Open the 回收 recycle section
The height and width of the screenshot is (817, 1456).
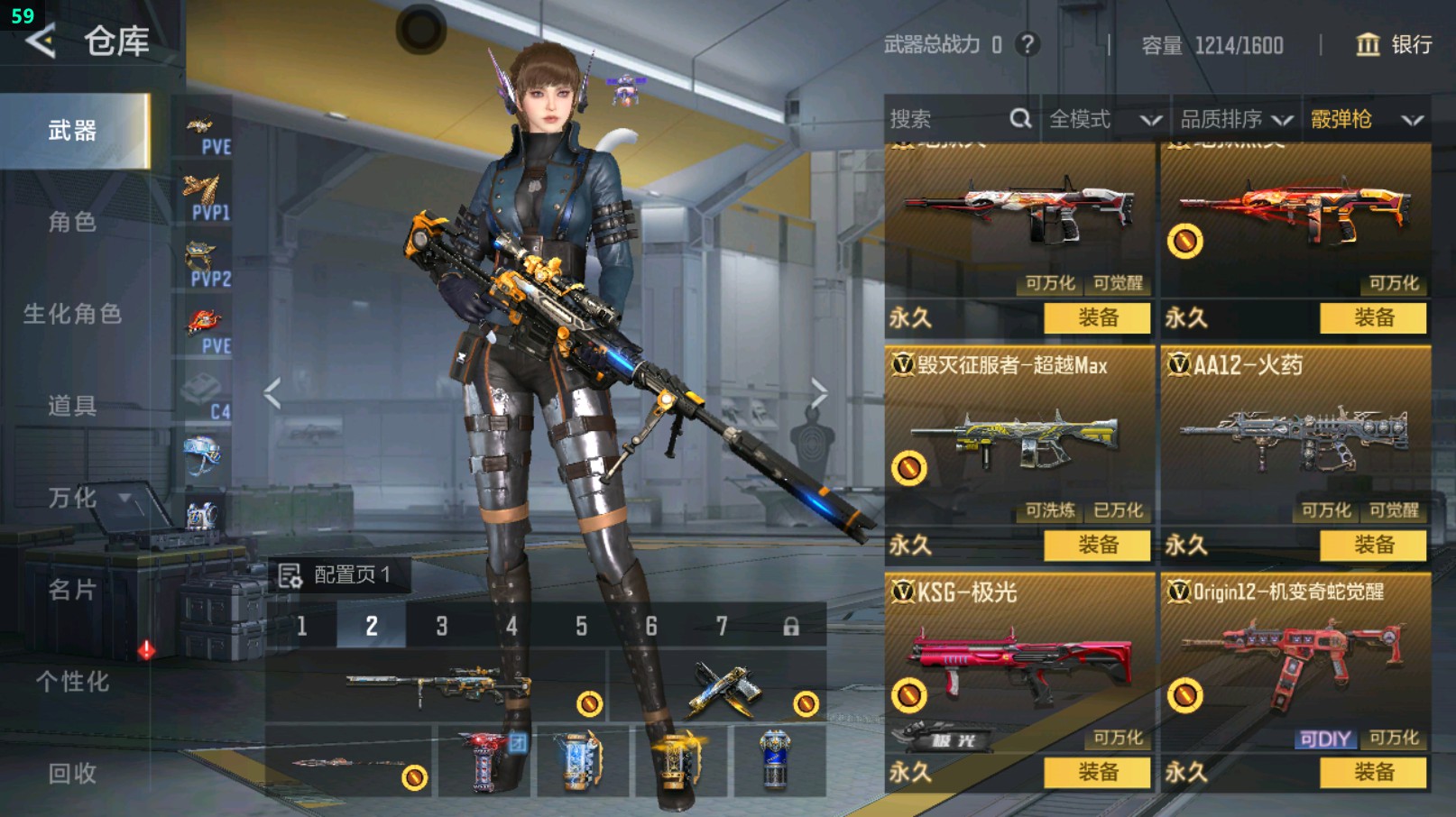pyautogui.click(x=72, y=773)
